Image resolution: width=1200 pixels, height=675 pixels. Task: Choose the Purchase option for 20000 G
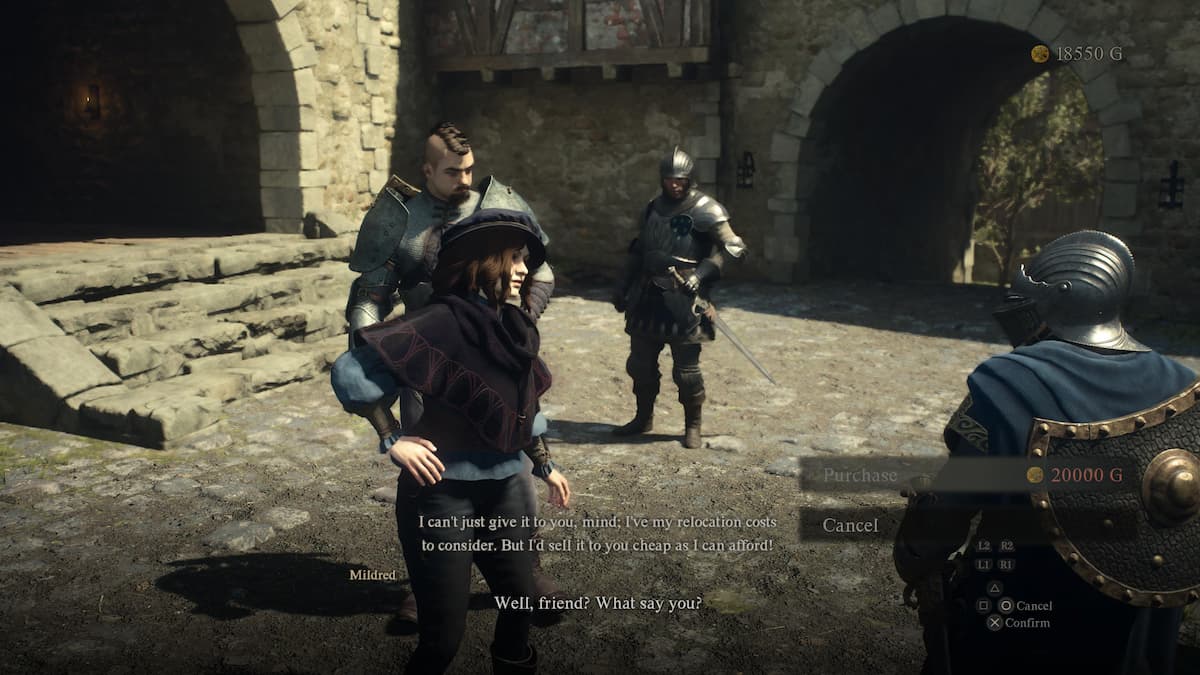coord(860,475)
